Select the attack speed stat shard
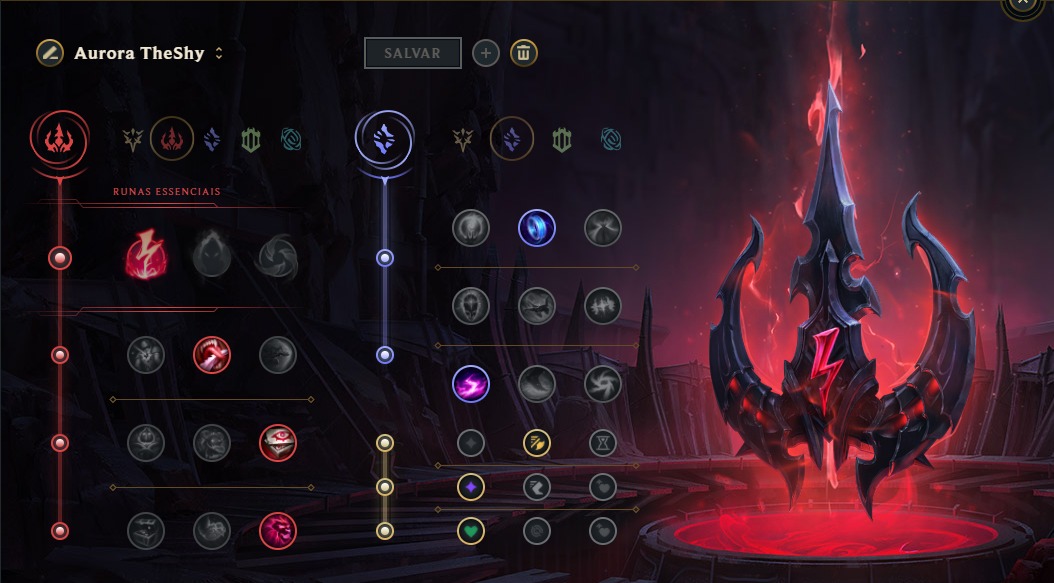Viewport: 1054px width, 583px height. [x=536, y=442]
